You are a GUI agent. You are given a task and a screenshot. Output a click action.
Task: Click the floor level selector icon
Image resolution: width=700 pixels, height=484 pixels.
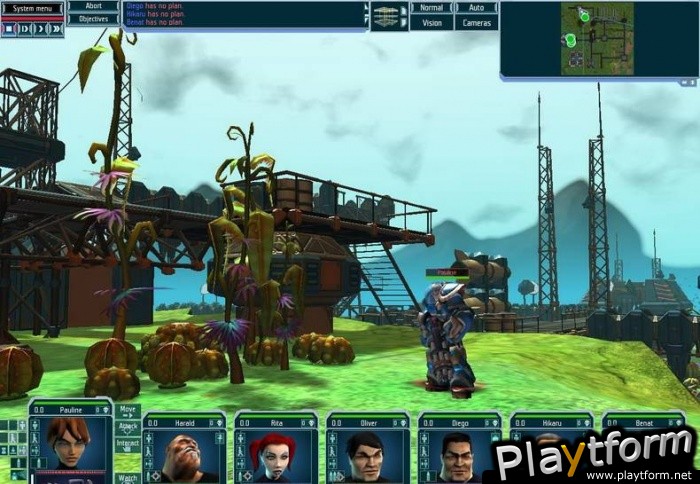[385, 15]
